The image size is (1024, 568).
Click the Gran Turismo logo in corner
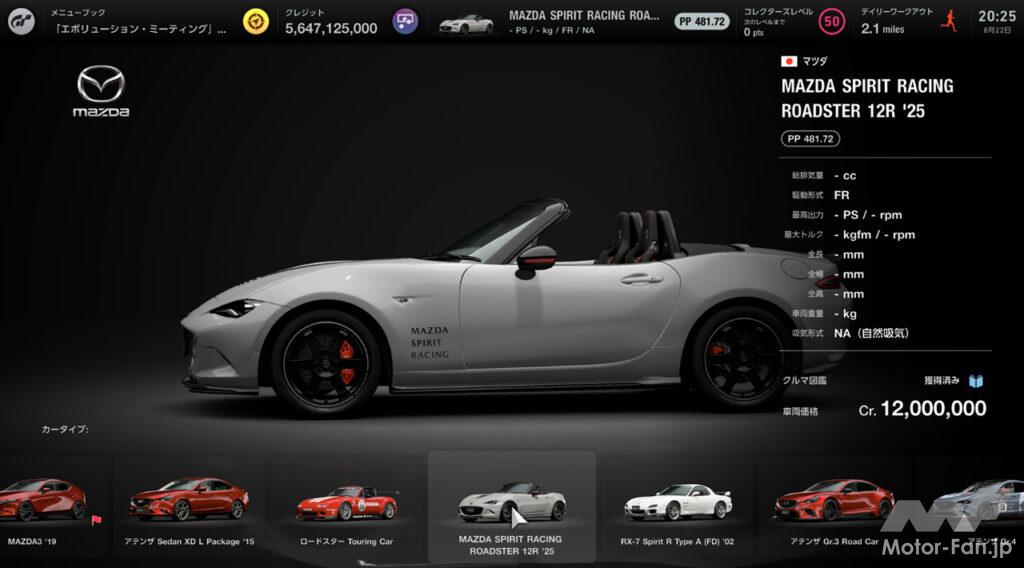(x=23, y=21)
